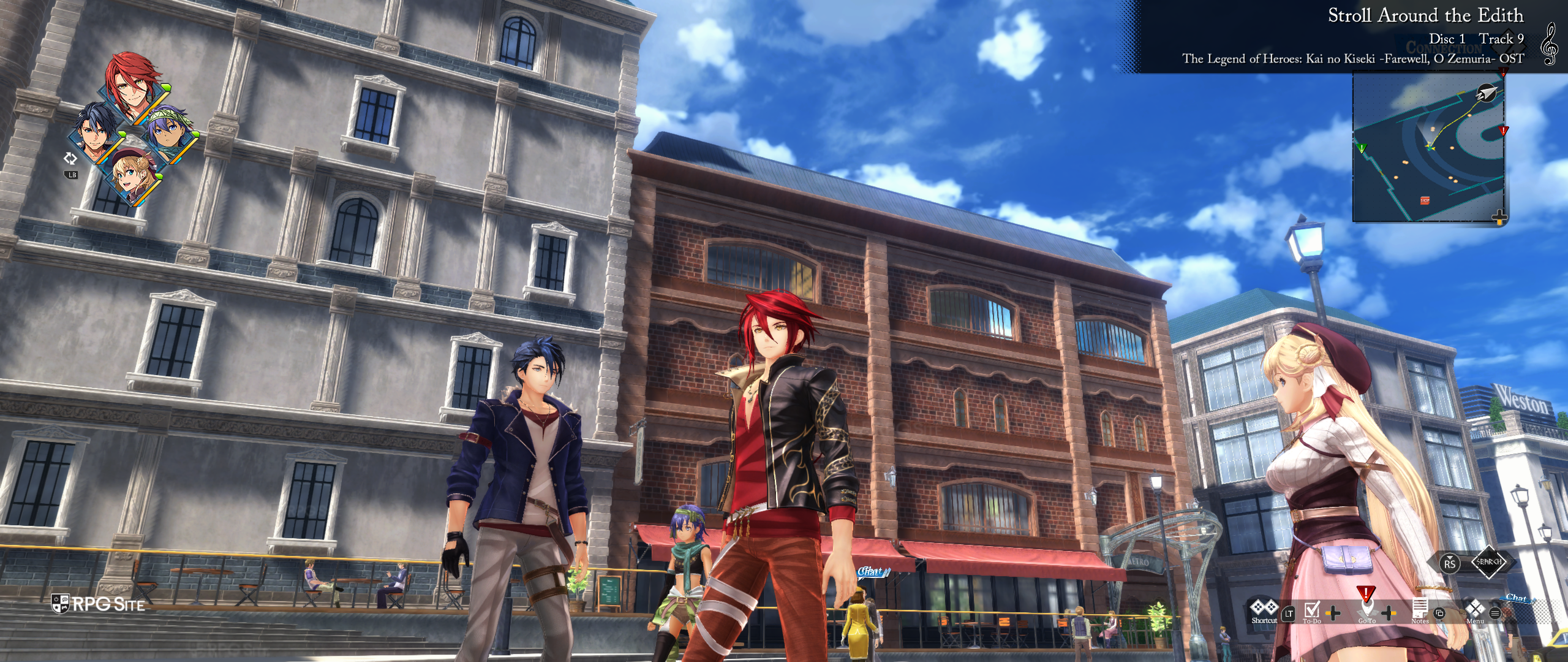Click the fast-travel arrow icon on minimap
This screenshot has height=662, width=1568.
click(x=1487, y=93)
